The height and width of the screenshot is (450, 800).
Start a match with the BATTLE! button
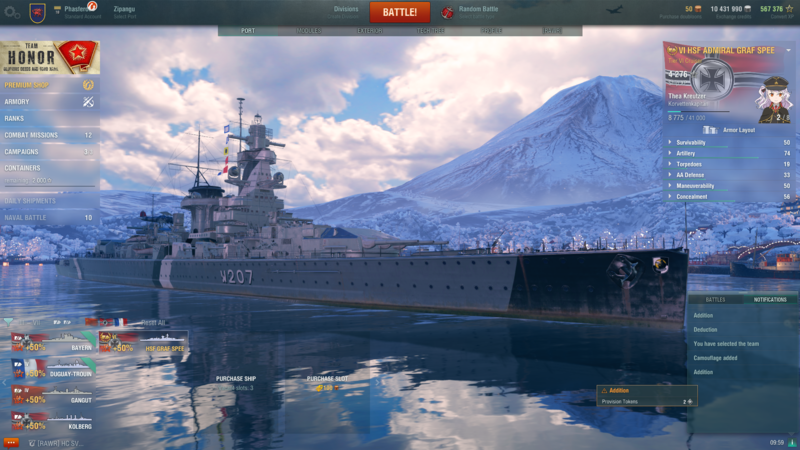(399, 12)
